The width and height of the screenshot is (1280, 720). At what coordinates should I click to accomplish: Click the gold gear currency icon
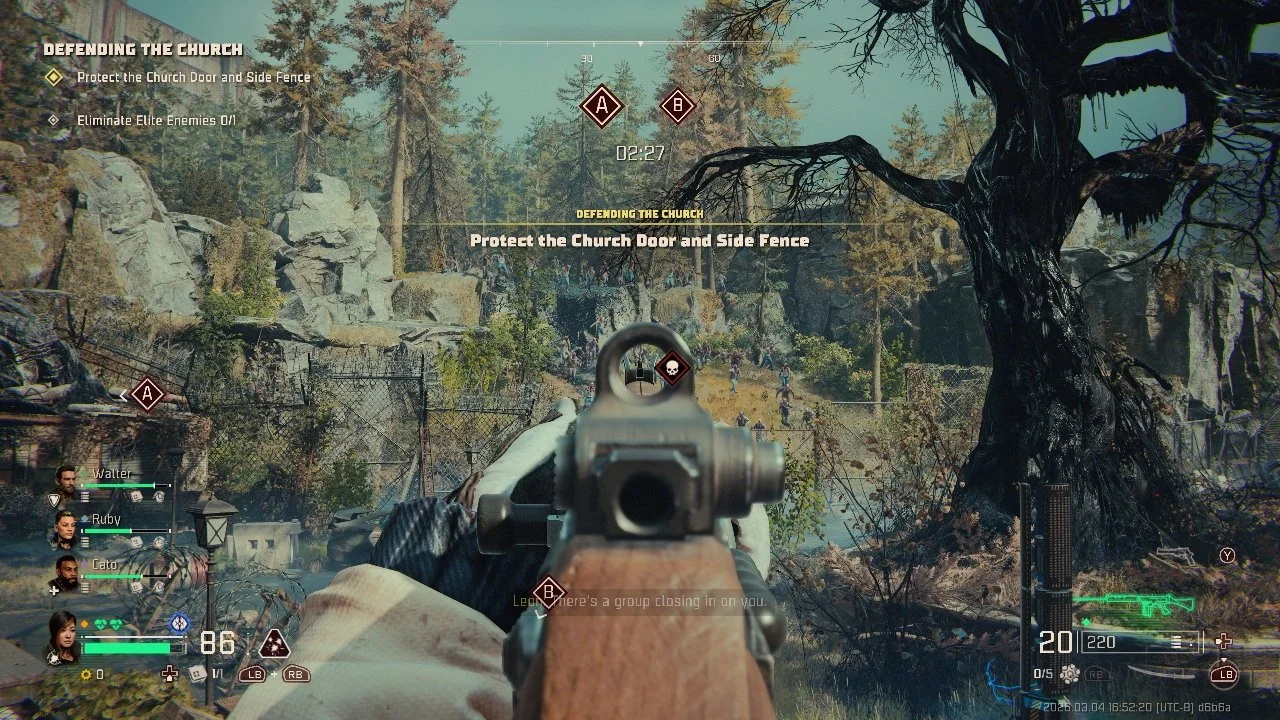pos(86,675)
